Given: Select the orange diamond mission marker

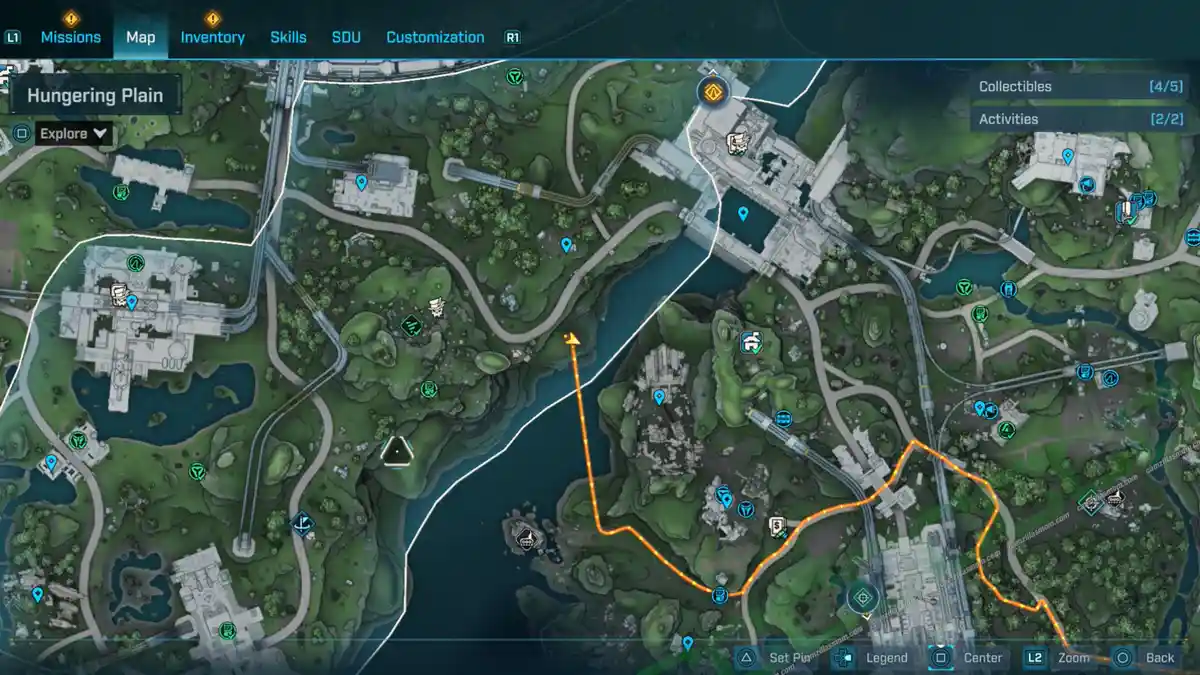Looking at the screenshot, I should [713, 93].
